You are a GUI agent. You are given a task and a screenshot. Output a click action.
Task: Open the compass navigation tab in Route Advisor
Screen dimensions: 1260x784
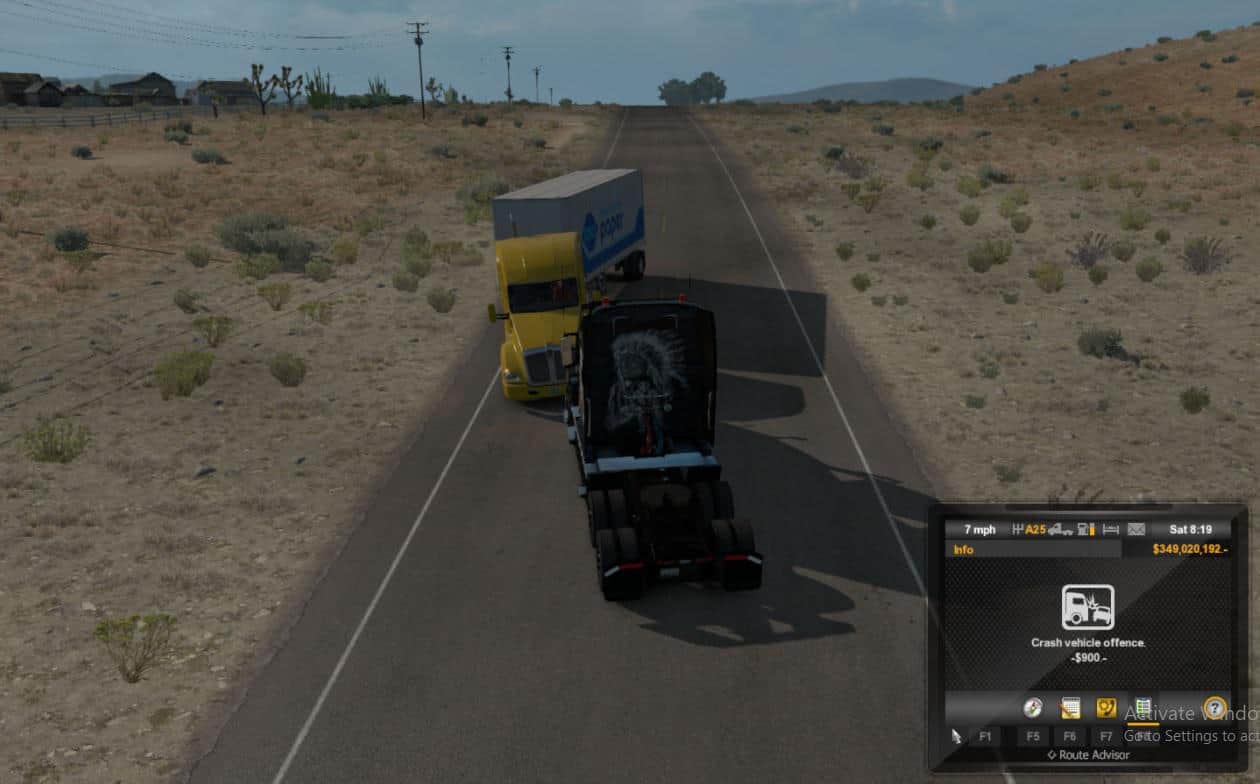1033,708
